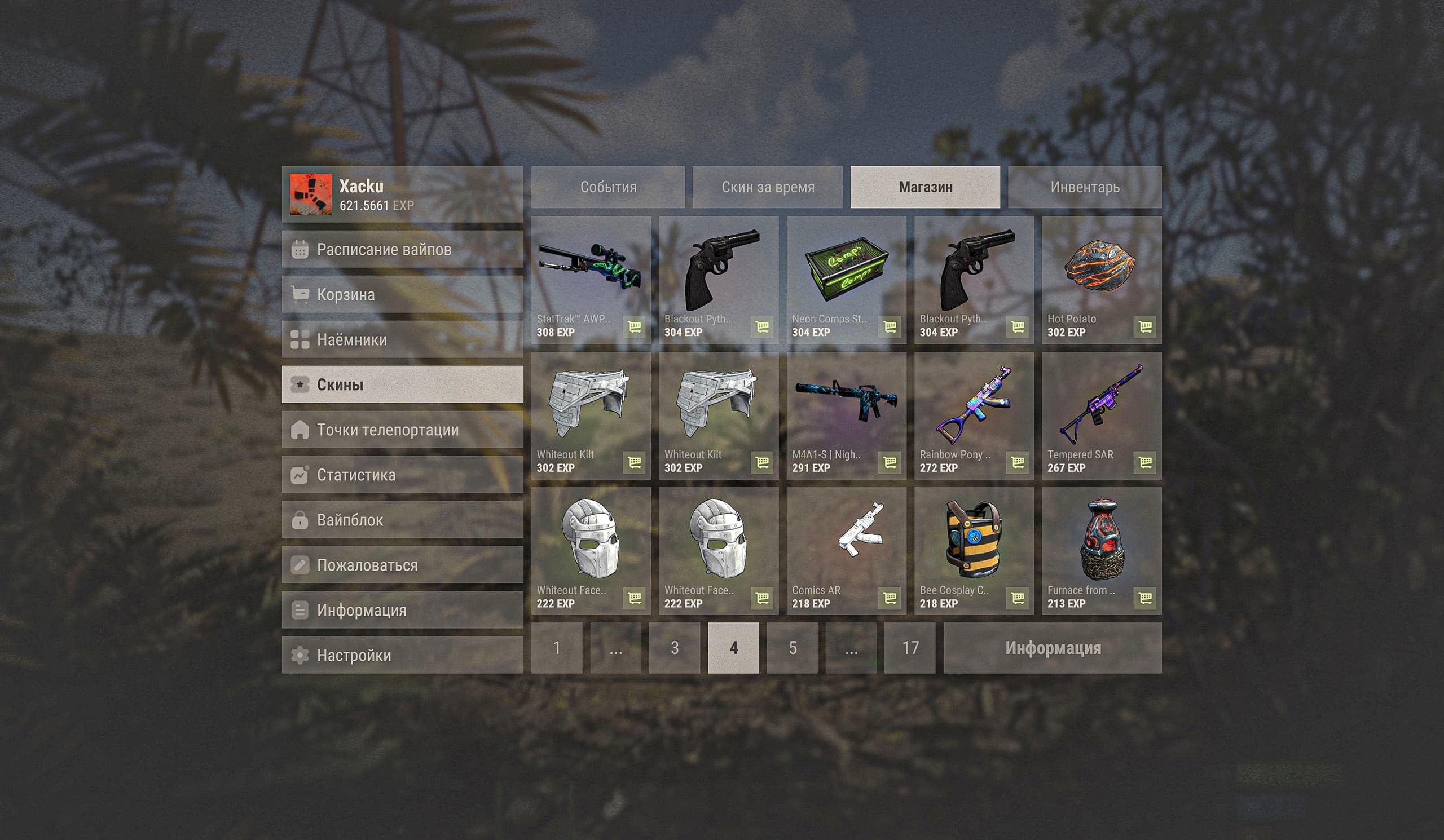The image size is (1444, 840).
Task: Switch to the События tab
Action: pyautogui.click(x=608, y=187)
